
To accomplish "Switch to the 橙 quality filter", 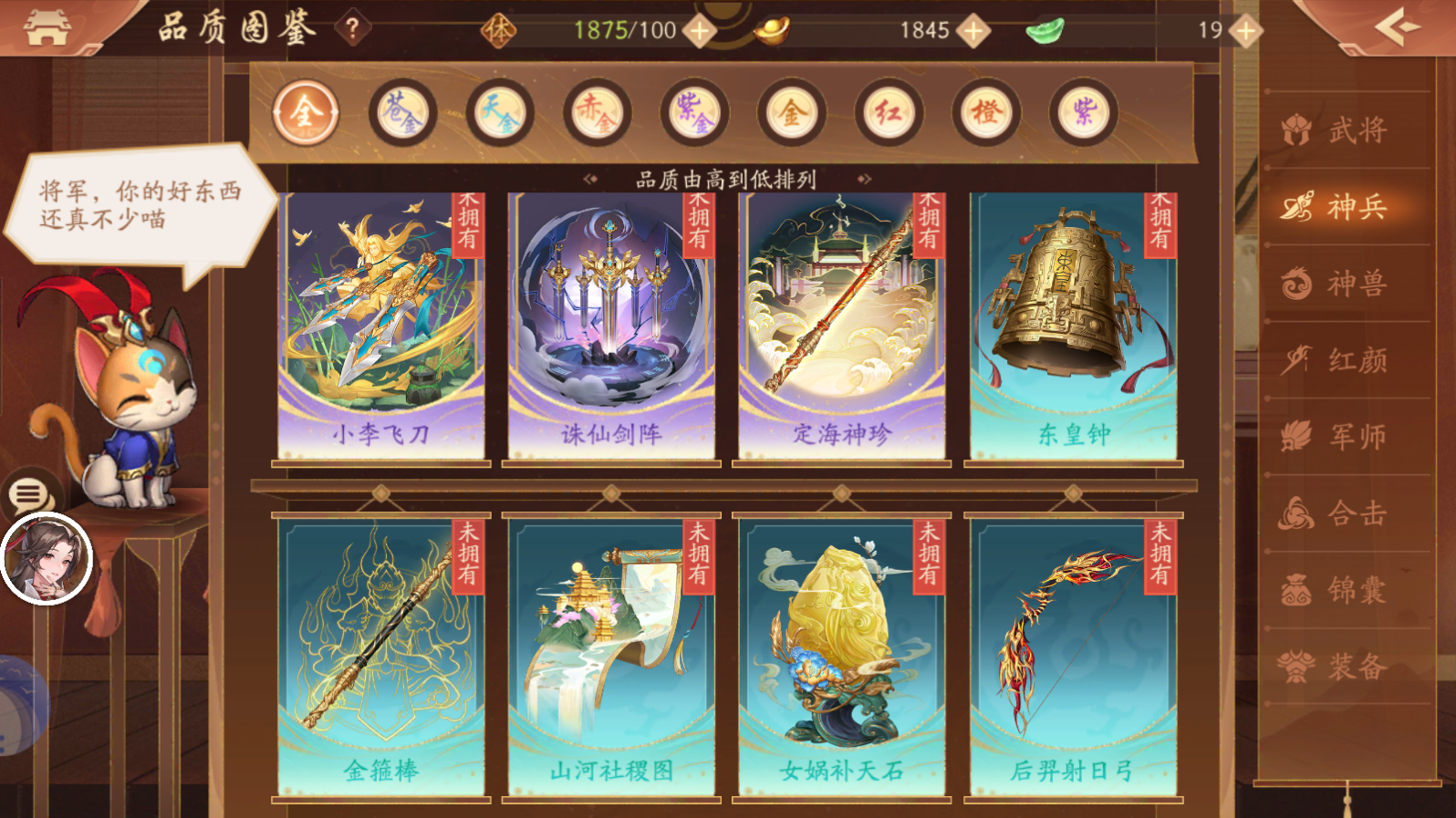I will pyautogui.click(x=986, y=111).
